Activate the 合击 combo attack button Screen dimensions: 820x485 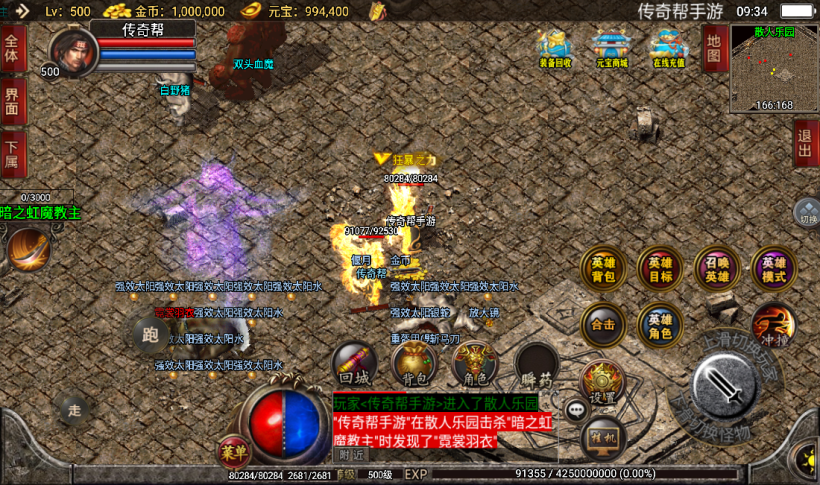603,323
